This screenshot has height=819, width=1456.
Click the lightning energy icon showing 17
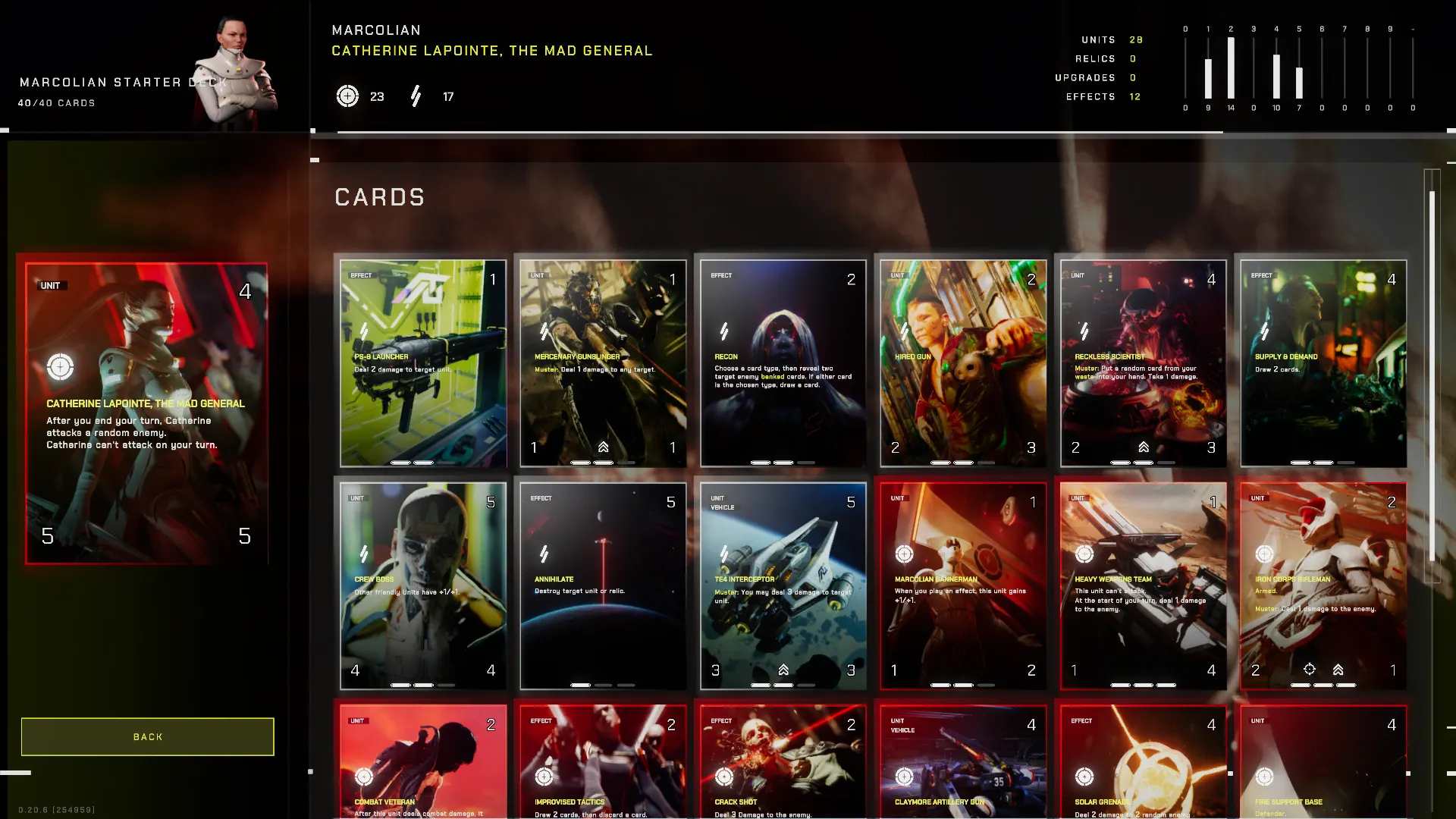(x=416, y=96)
